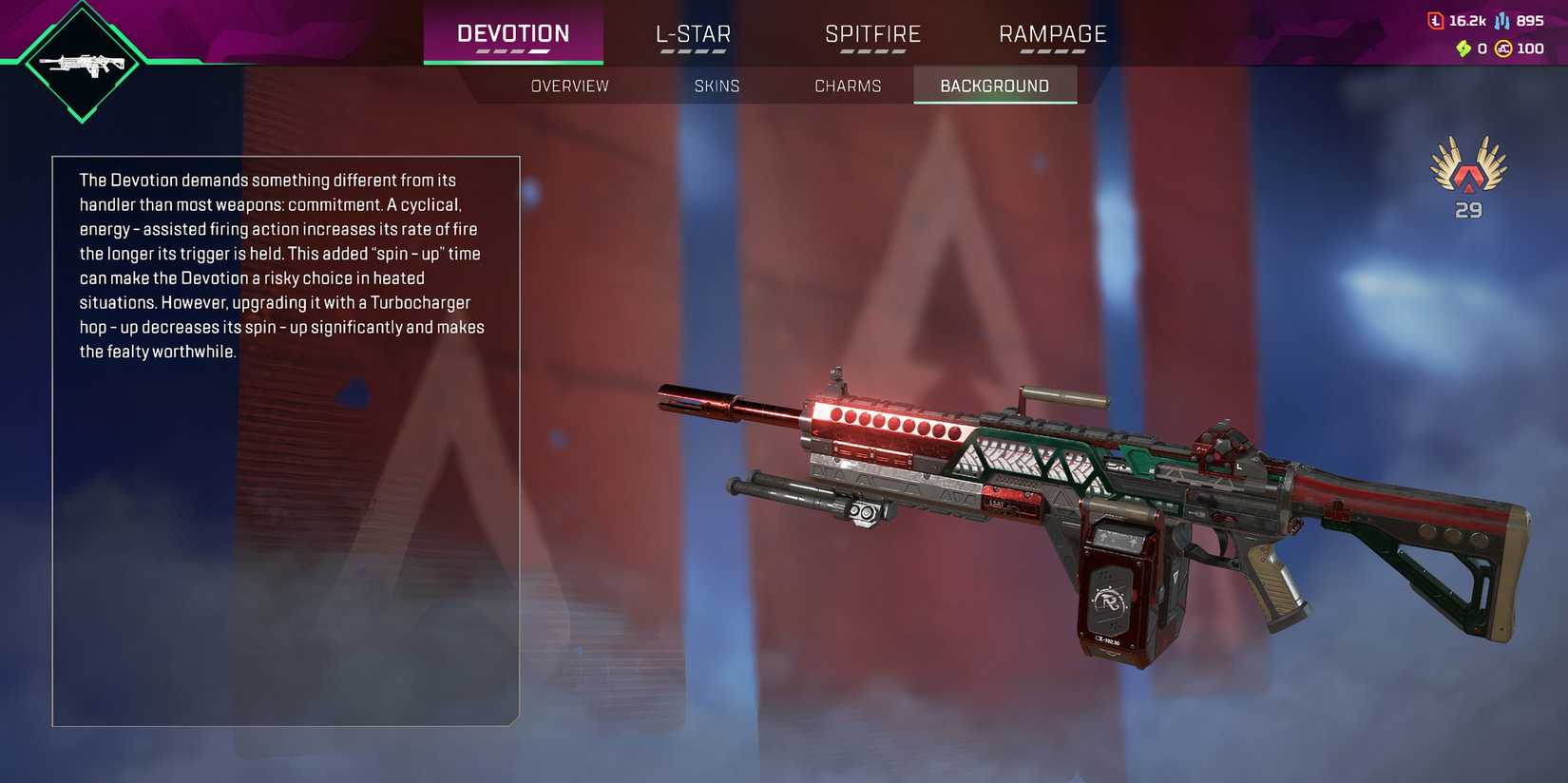Click the Apex Coins balance showing 100
This screenshot has width=1568, height=783.
pyautogui.click(x=1532, y=48)
